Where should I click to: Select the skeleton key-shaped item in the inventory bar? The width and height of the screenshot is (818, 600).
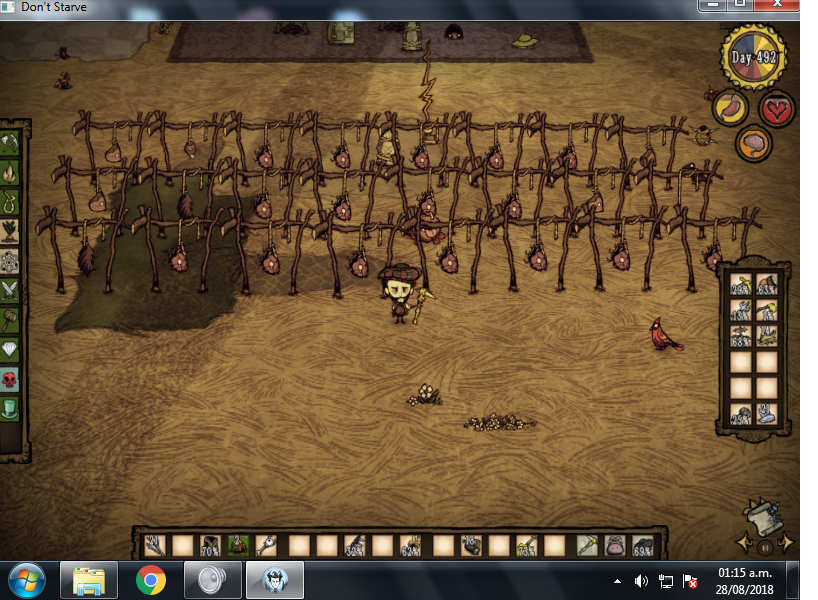click(267, 546)
